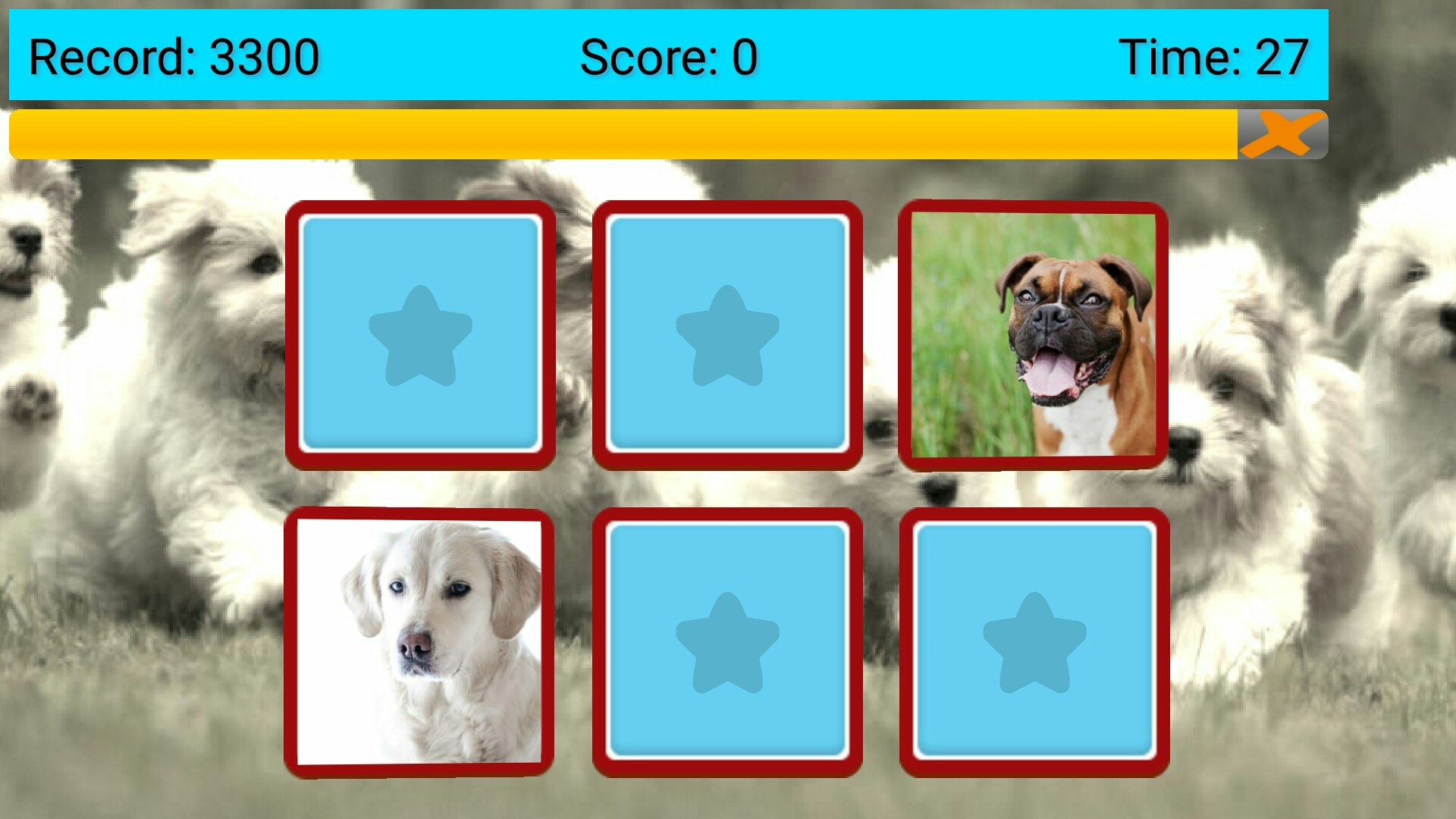Click the Record: 3300 label
The image size is (1456, 819).
[174, 57]
